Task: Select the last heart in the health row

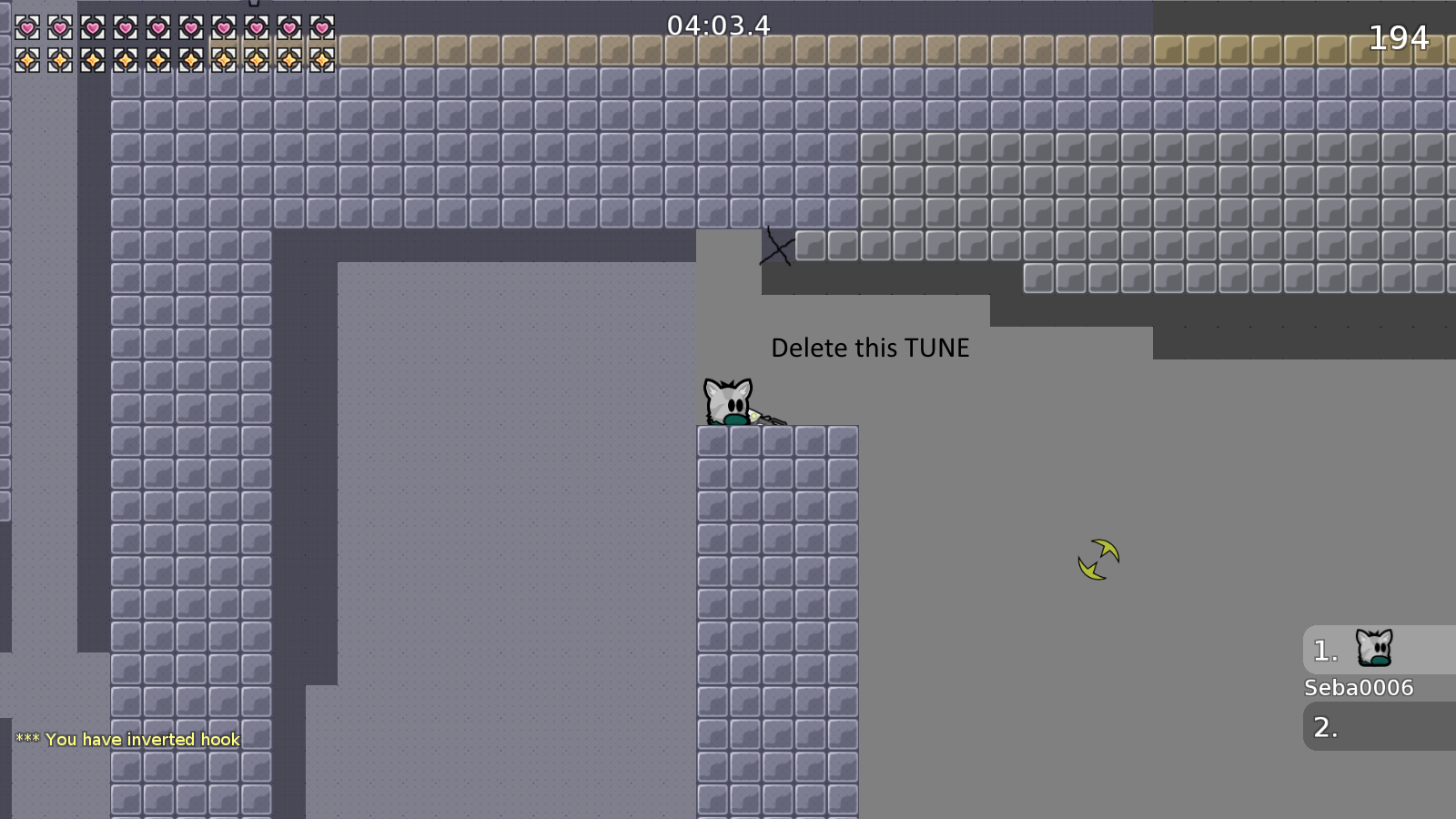Action: 320,27
